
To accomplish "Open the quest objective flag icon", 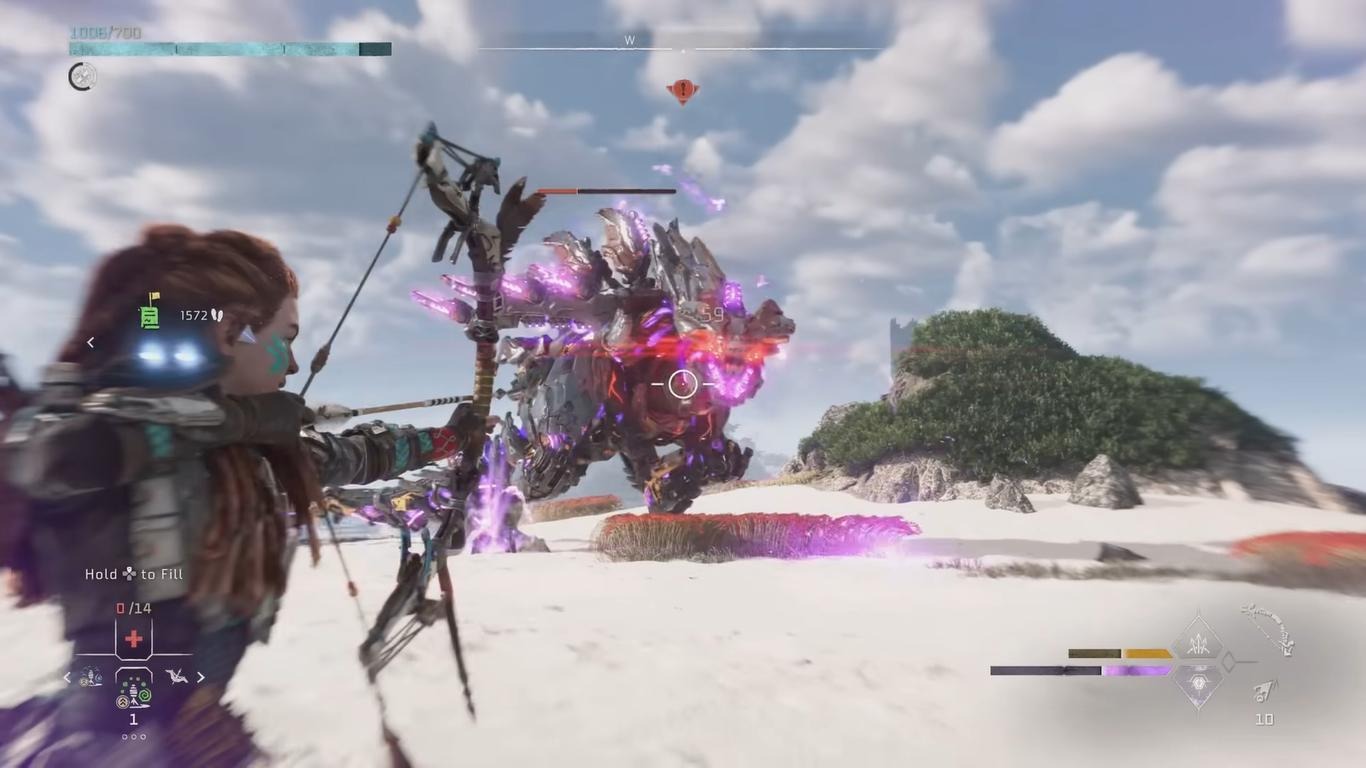I will pyautogui.click(x=150, y=314).
